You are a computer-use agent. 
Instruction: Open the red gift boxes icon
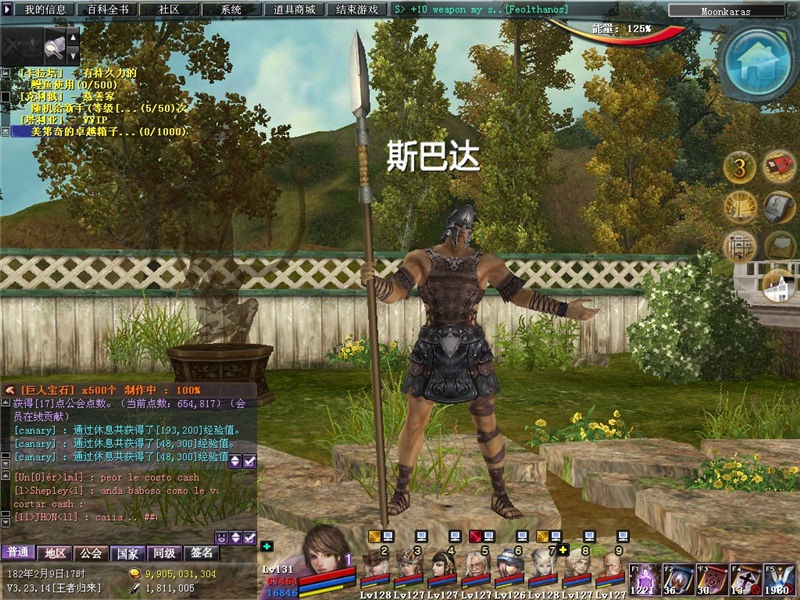point(779,166)
